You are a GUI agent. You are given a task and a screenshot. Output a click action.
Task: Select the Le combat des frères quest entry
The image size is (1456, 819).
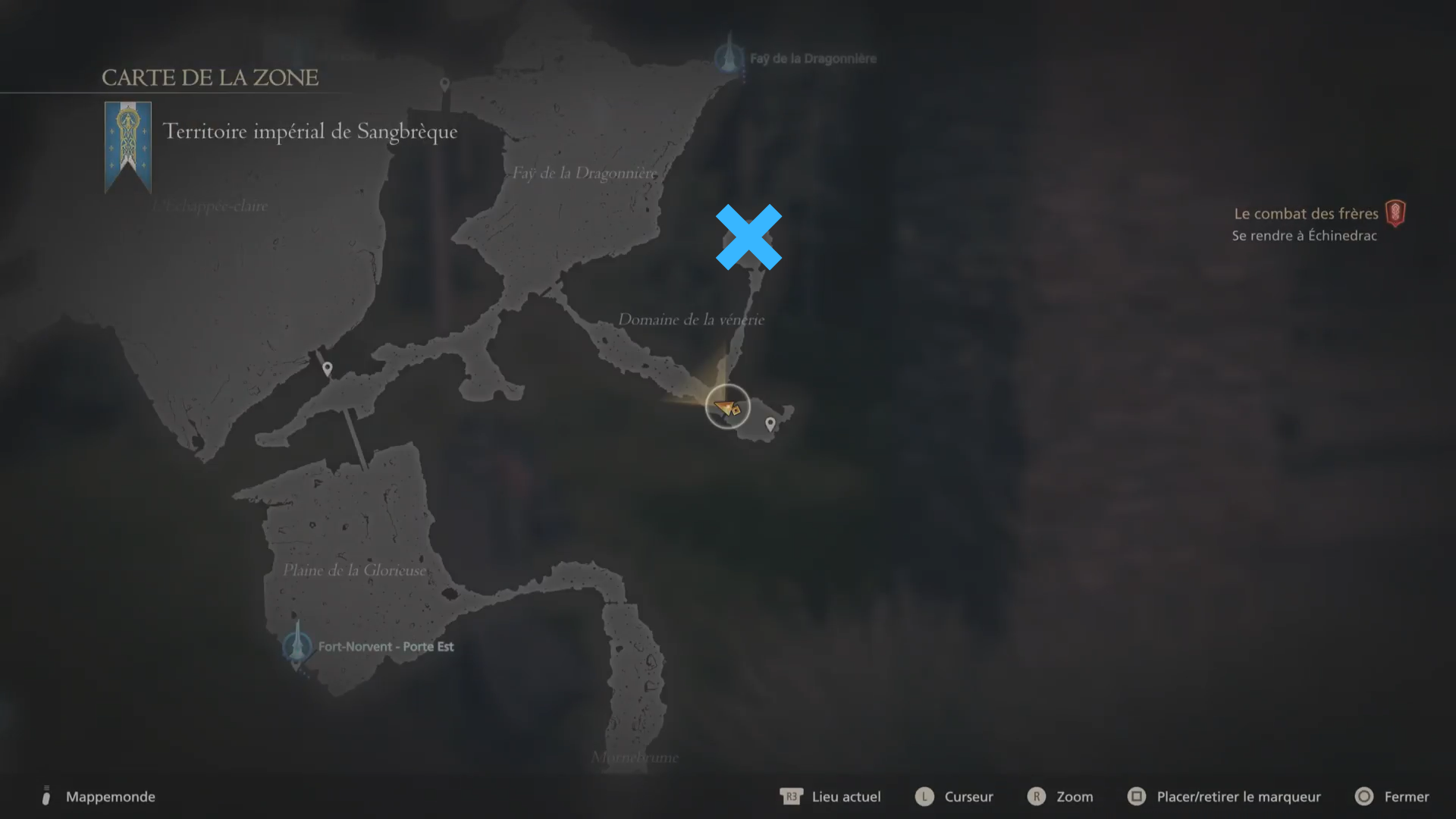[1306, 213]
